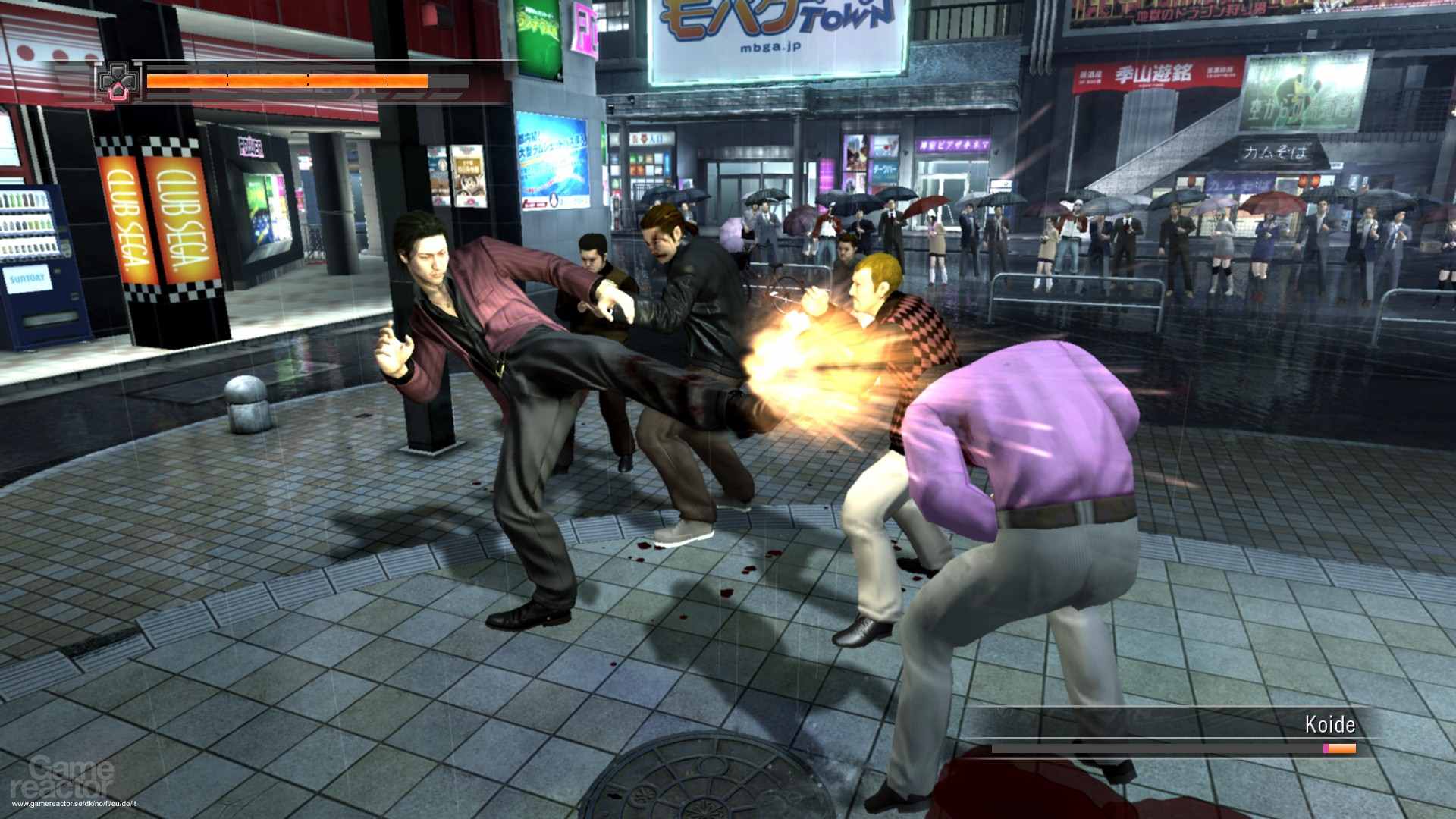Click the D-pad icon on the HUD
Viewport: 1456px width, 819px height.
tap(118, 82)
